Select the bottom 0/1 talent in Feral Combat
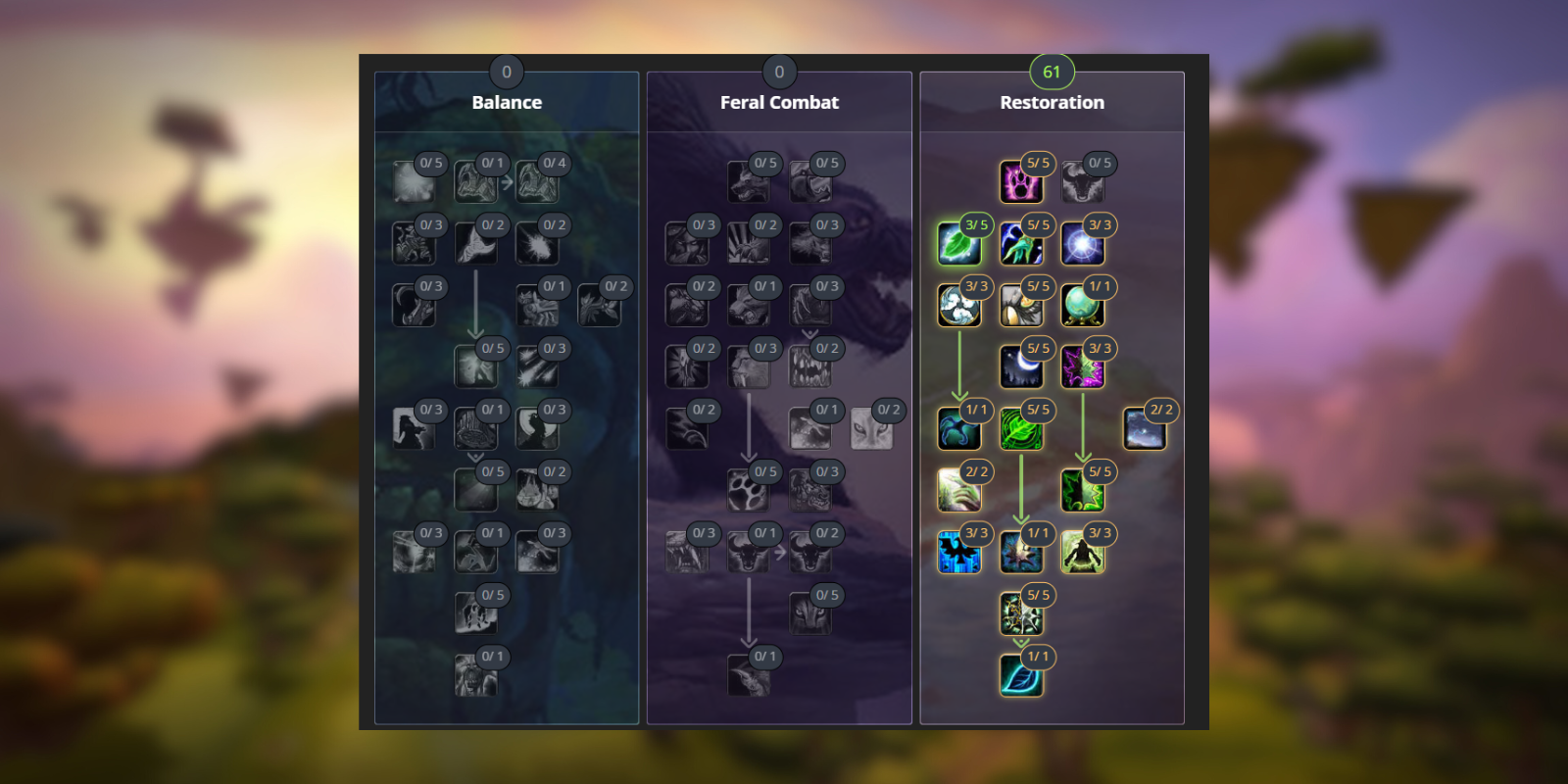The width and height of the screenshot is (1568, 784). click(x=747, y=676)
